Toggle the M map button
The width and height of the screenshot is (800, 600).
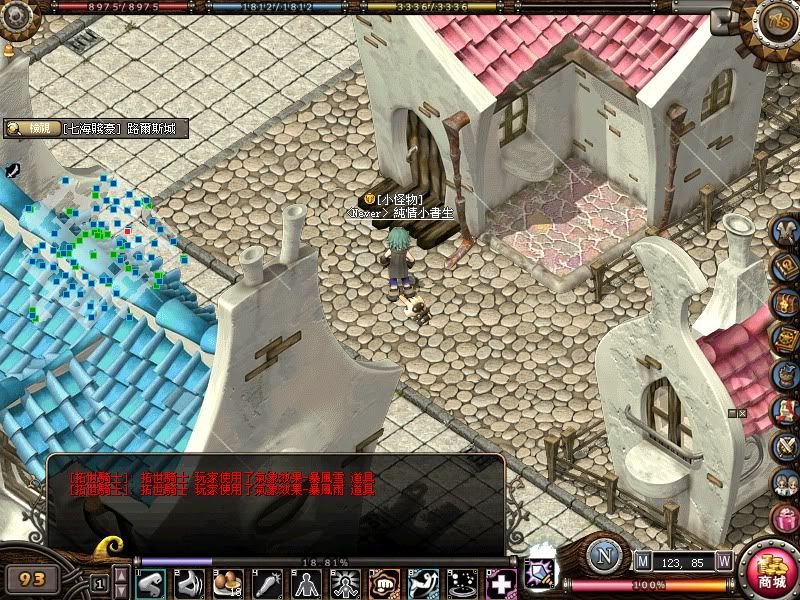(x=643, y=561)
